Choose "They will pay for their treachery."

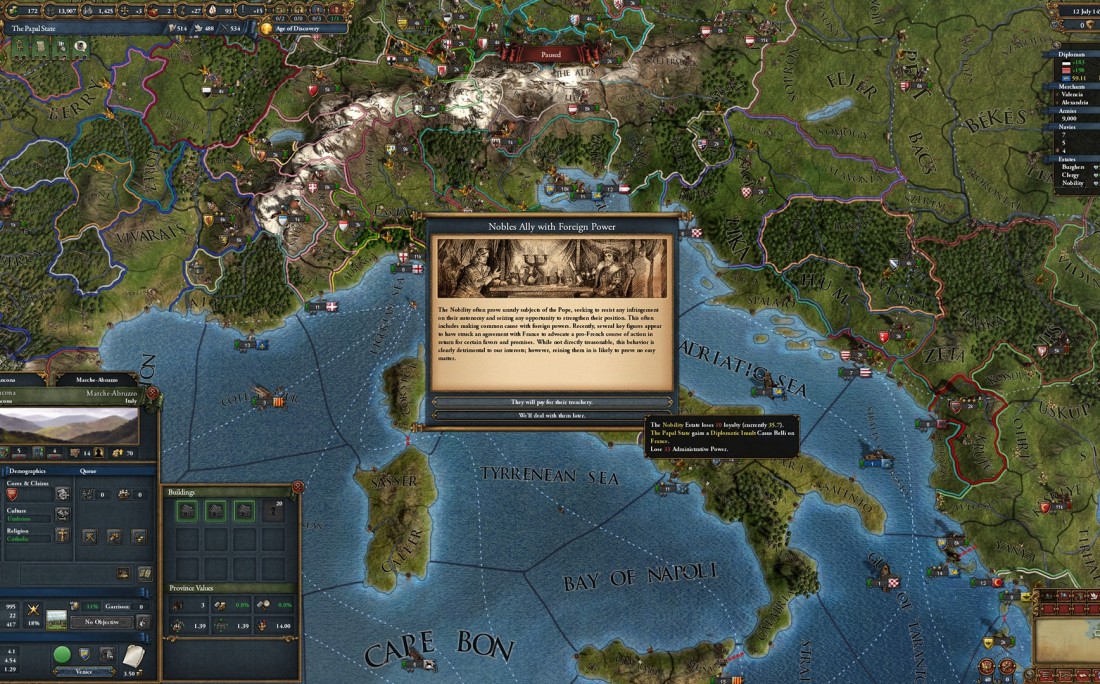click(551, 401)
